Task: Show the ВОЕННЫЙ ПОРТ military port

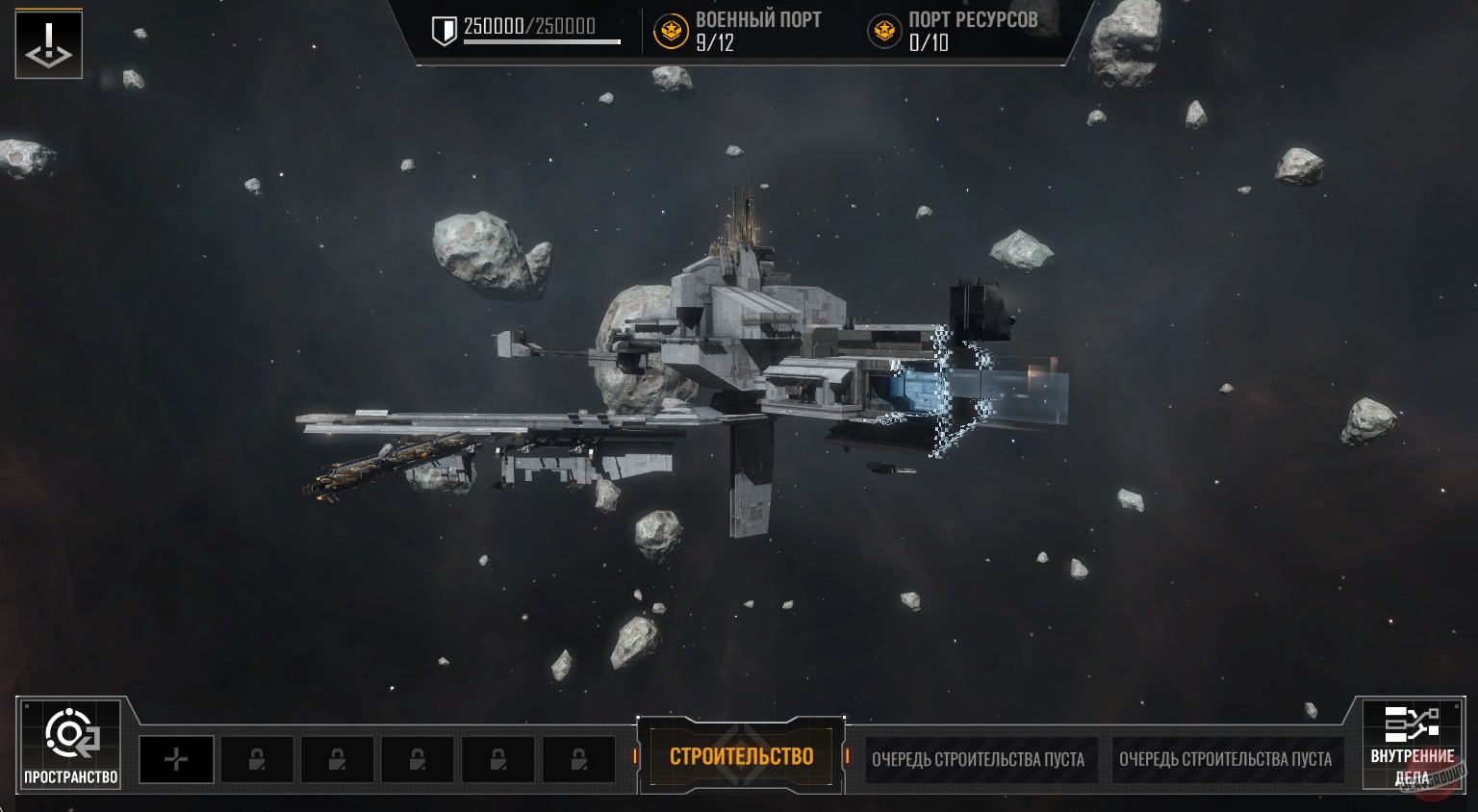Action: pyautogui.click(x=738, y=31)
